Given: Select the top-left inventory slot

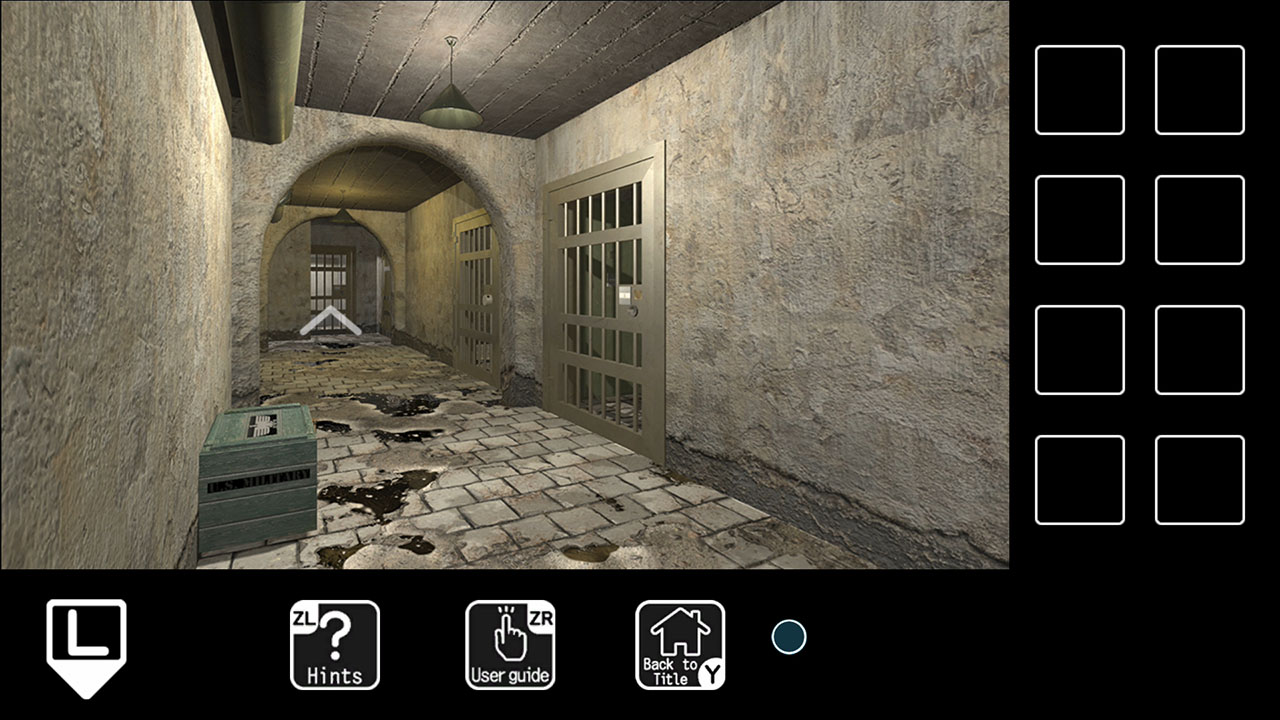Looking at the screenshot, I should [x=1079, y=89].
